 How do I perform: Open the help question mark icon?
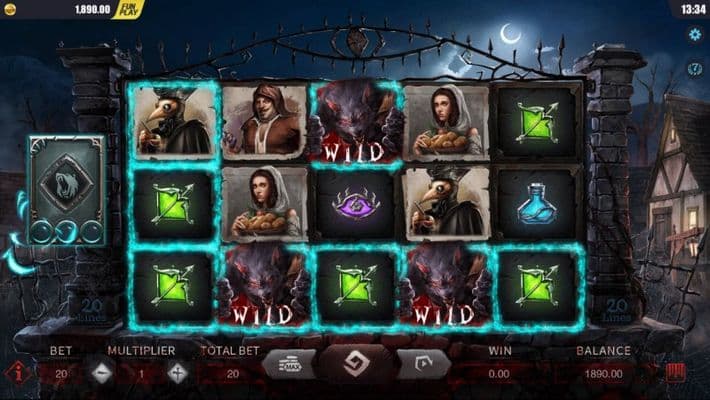[x=695, y=69]
